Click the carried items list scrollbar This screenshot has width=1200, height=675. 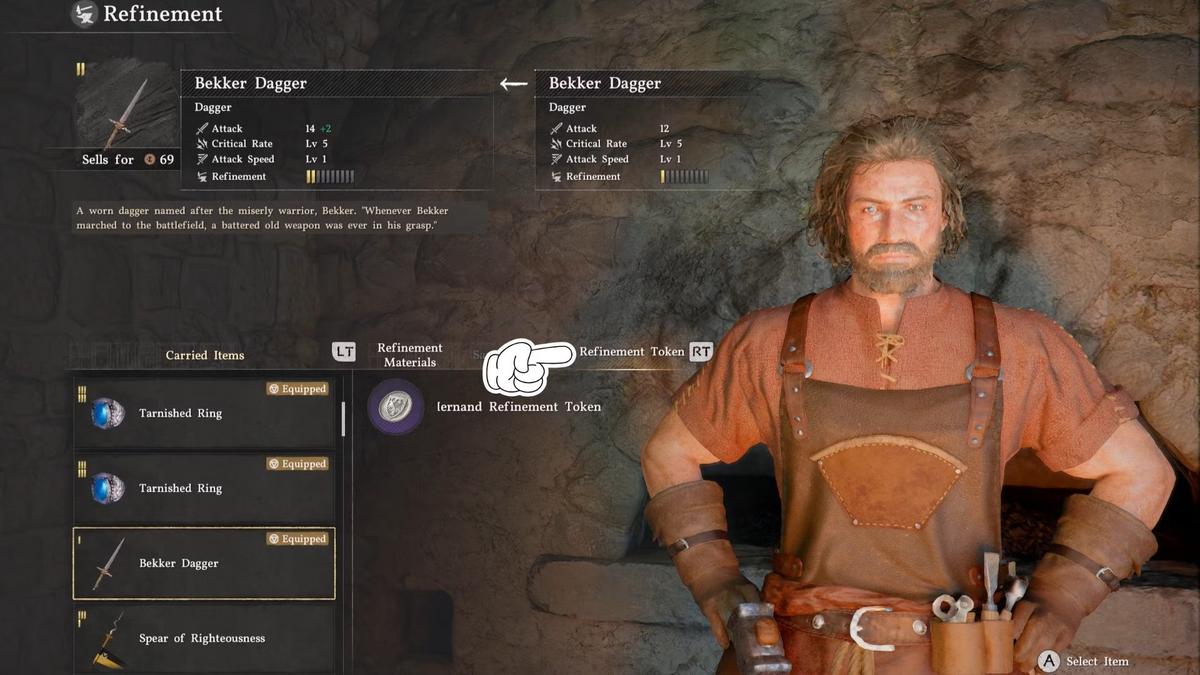(x=343, y=418)
